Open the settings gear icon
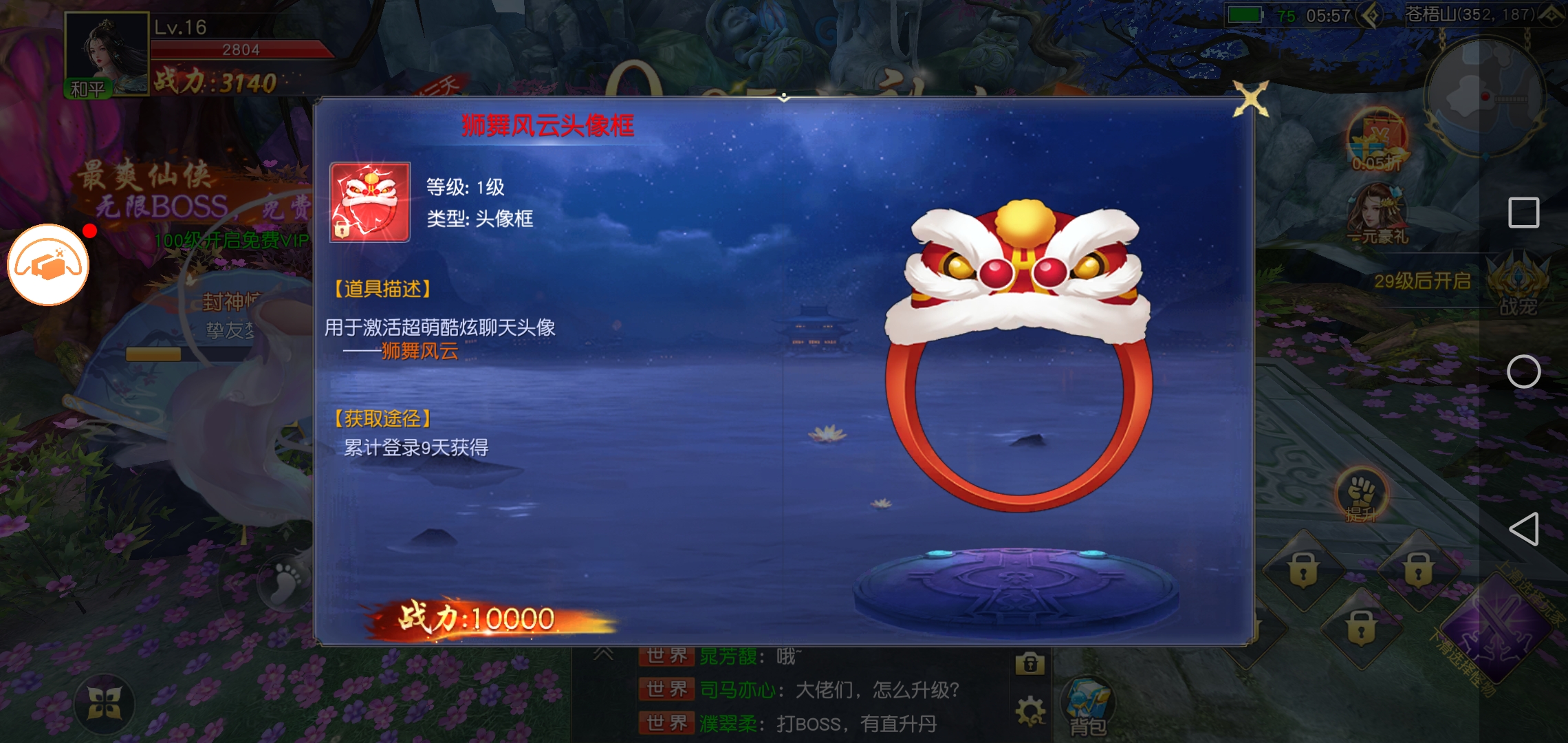 coord(1030,711)
